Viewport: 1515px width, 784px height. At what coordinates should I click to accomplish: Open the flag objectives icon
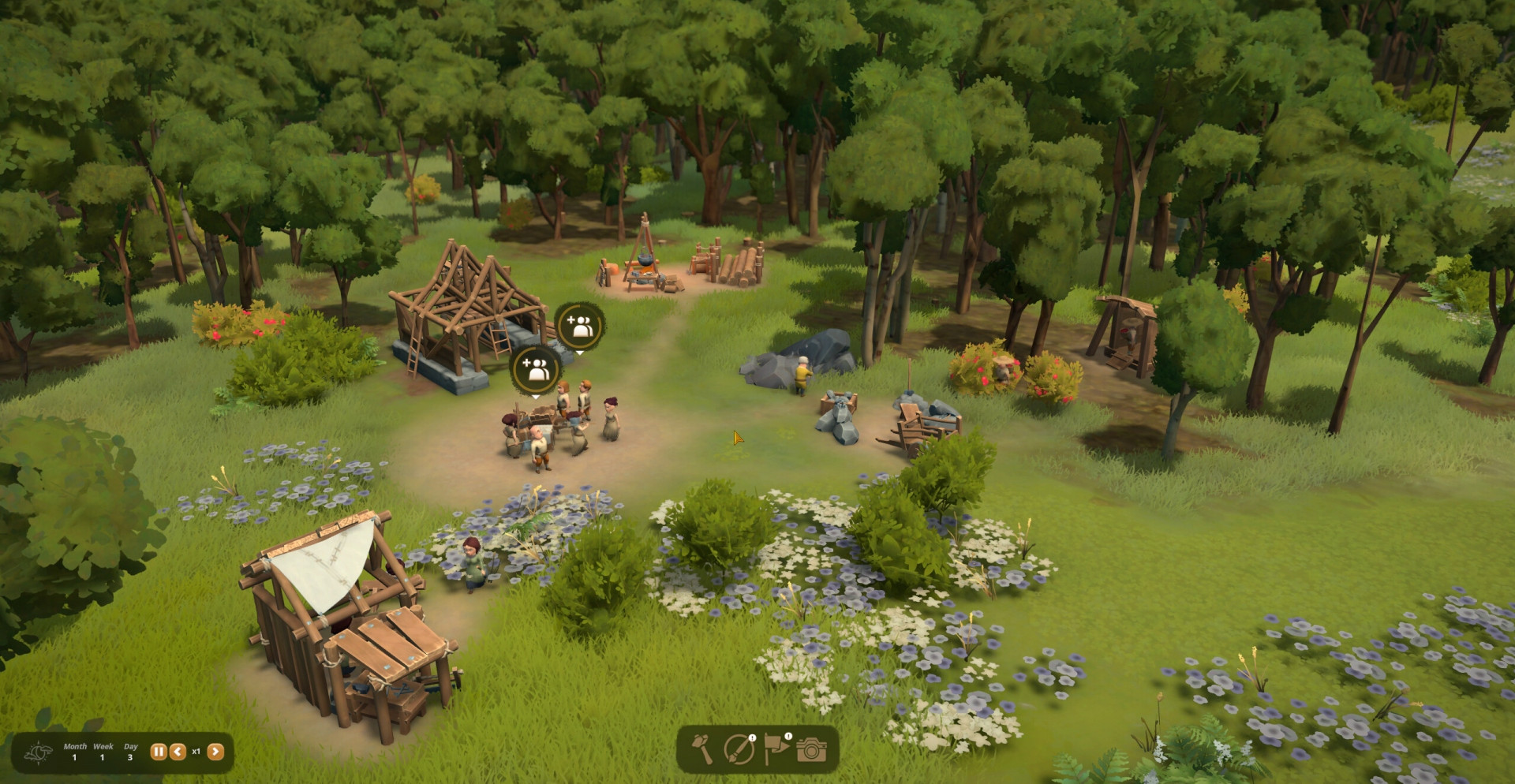click(776, 749)
